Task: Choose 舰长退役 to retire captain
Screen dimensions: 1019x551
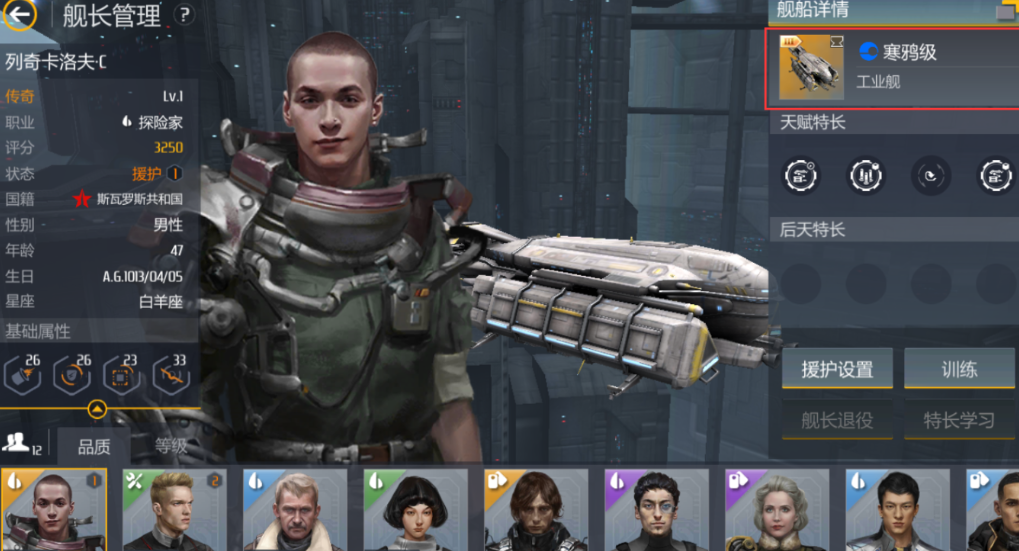Action: click(837, 421)
